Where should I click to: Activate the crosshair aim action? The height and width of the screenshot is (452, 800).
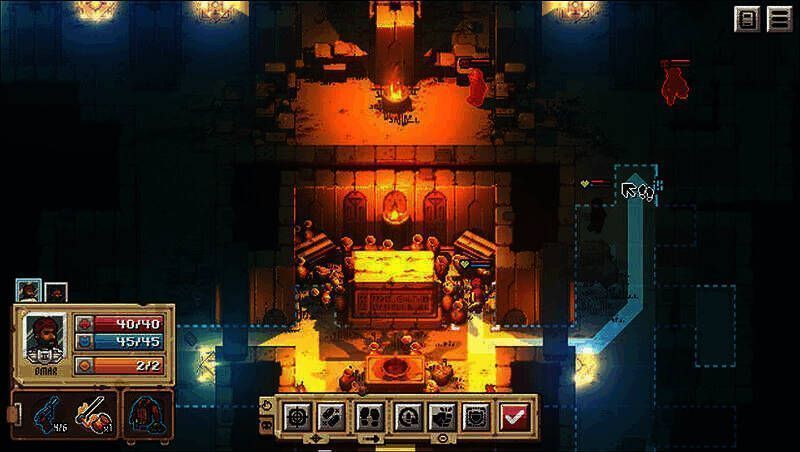(x=296, y=415)
